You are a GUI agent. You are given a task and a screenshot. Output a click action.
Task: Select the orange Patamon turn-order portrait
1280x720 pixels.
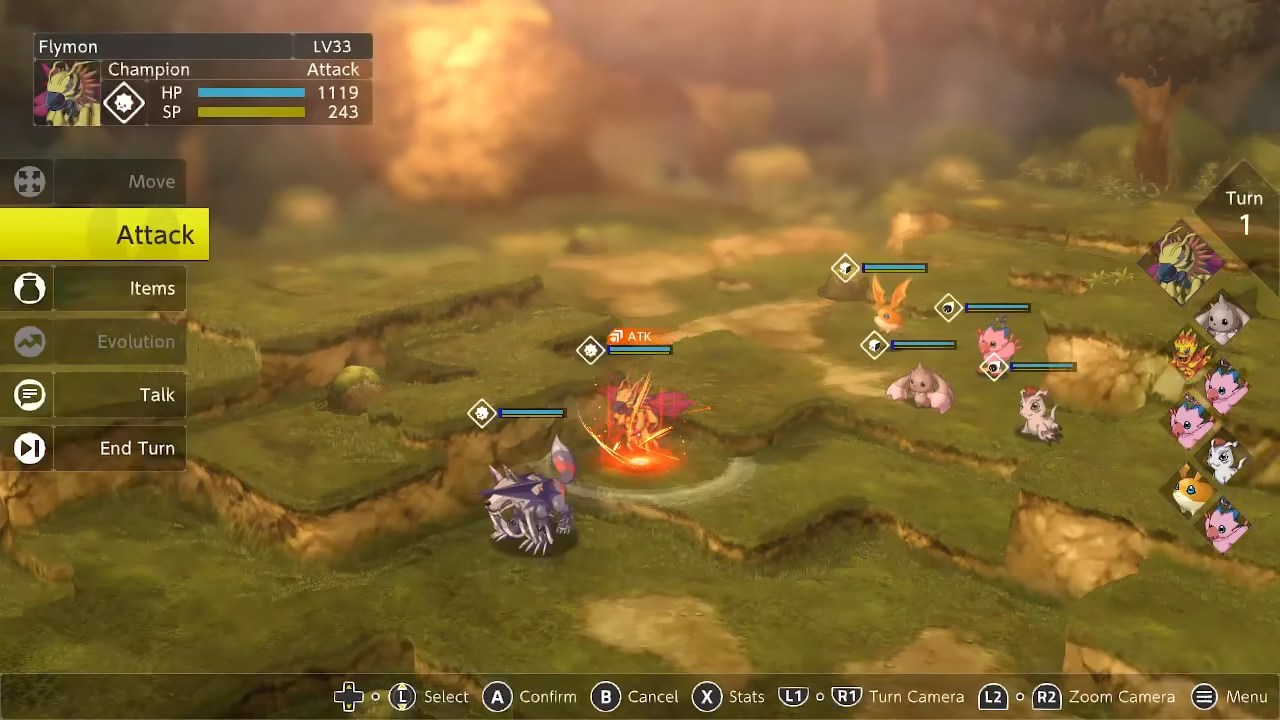[1189, 491]
